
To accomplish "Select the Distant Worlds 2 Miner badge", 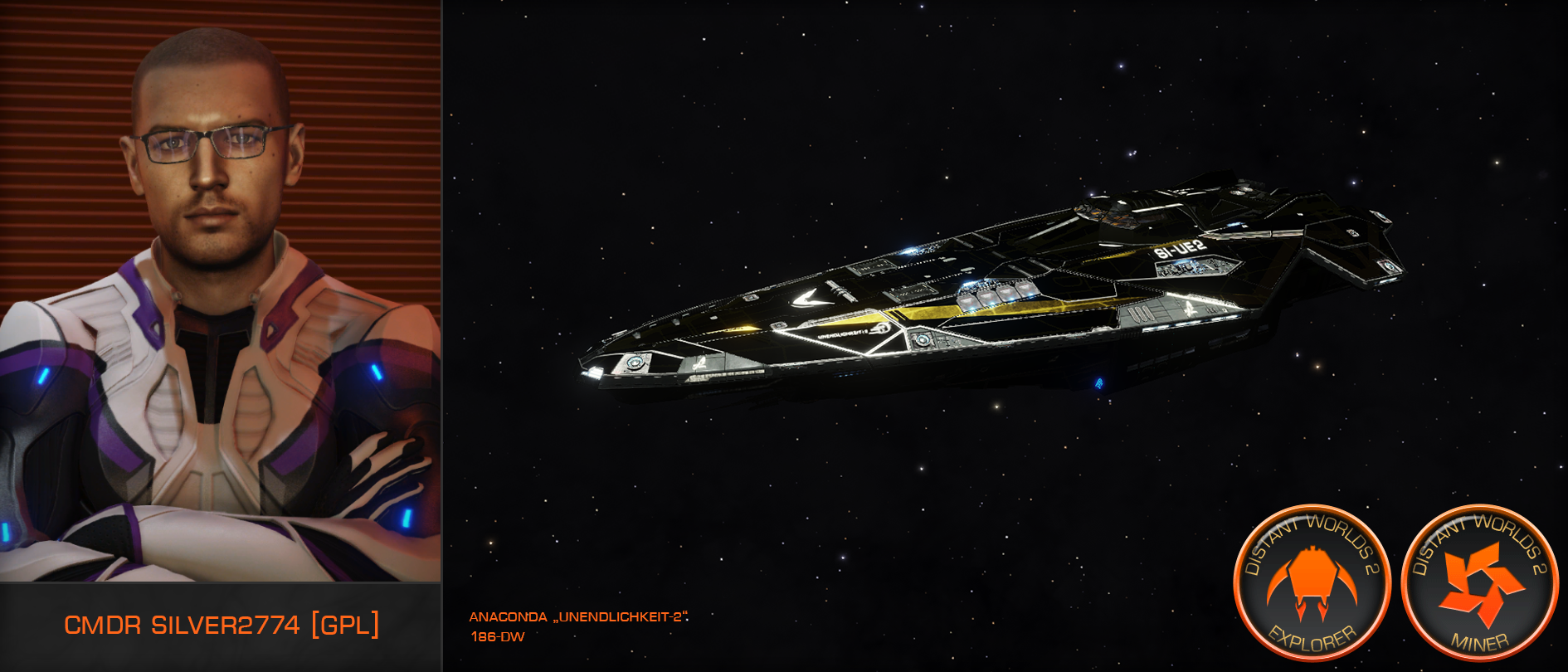I will [x=1480, y=583].
